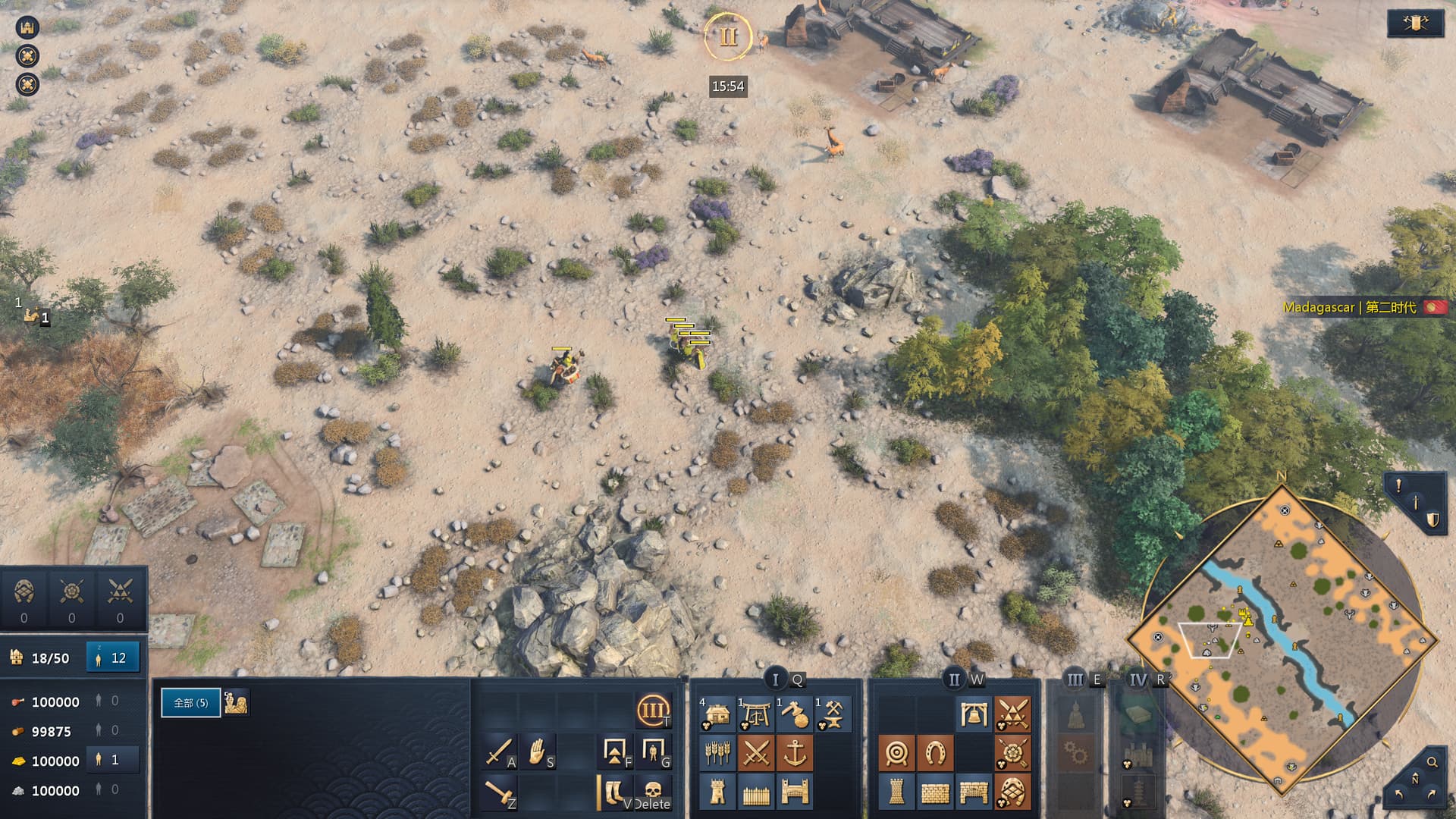Select the 全部 (5) selection group

[x=190, y=703]
